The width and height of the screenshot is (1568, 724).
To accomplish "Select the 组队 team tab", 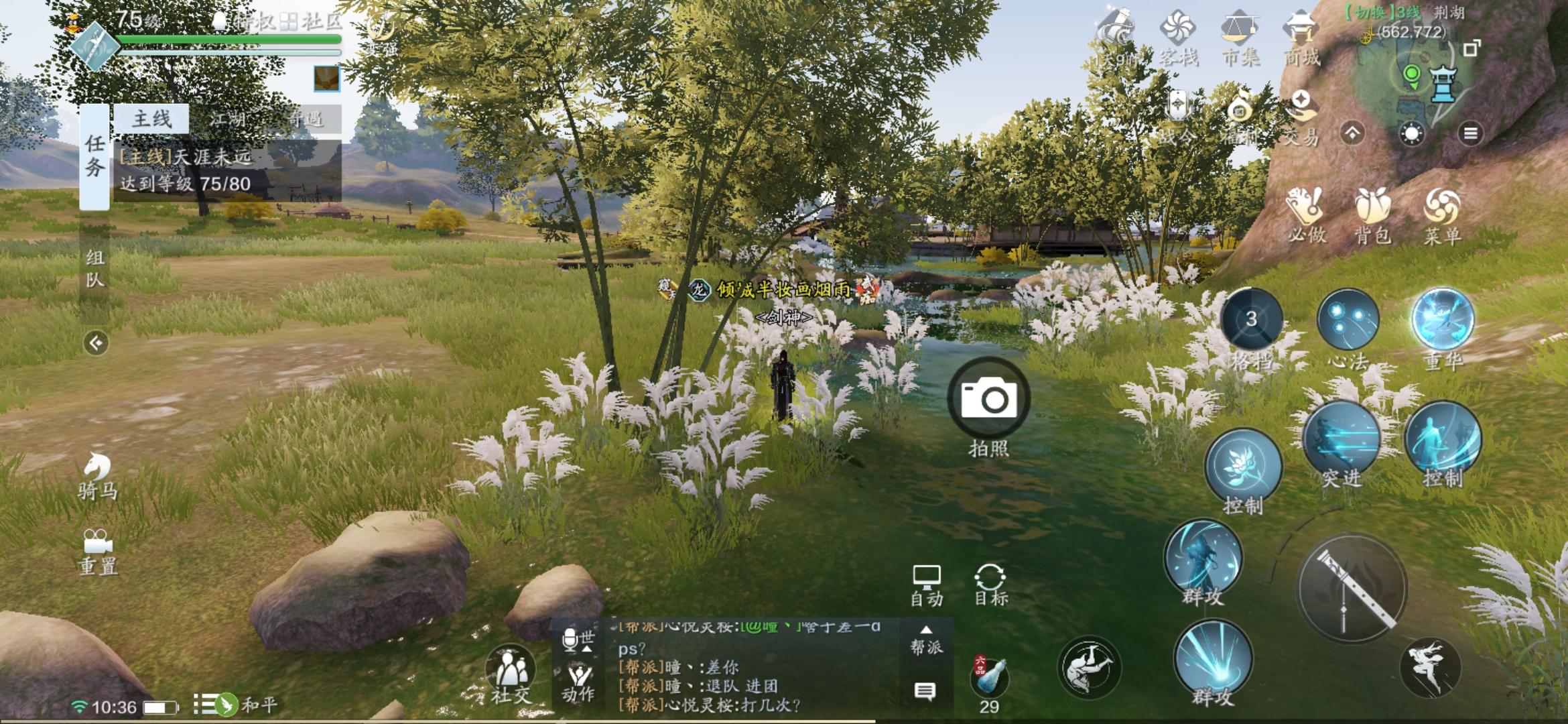I will click(95, 268).
